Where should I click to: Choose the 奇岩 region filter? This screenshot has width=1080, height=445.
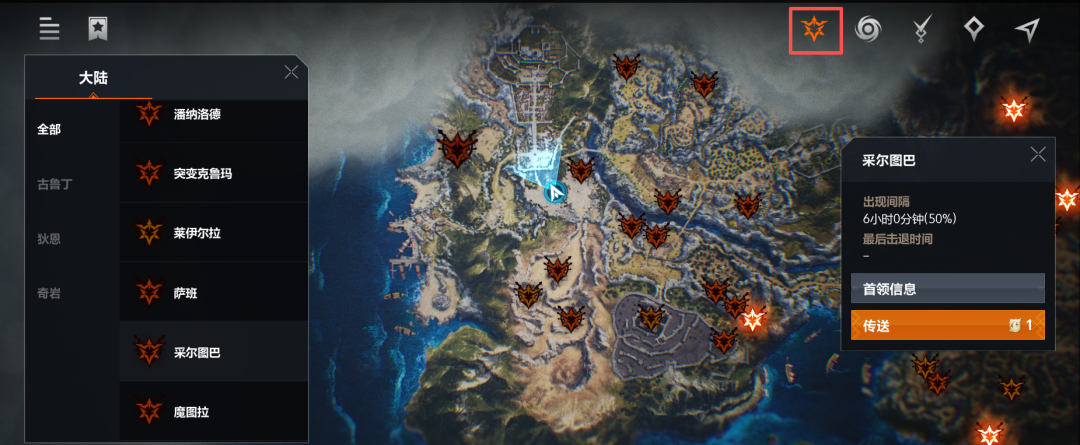(50, 293)
